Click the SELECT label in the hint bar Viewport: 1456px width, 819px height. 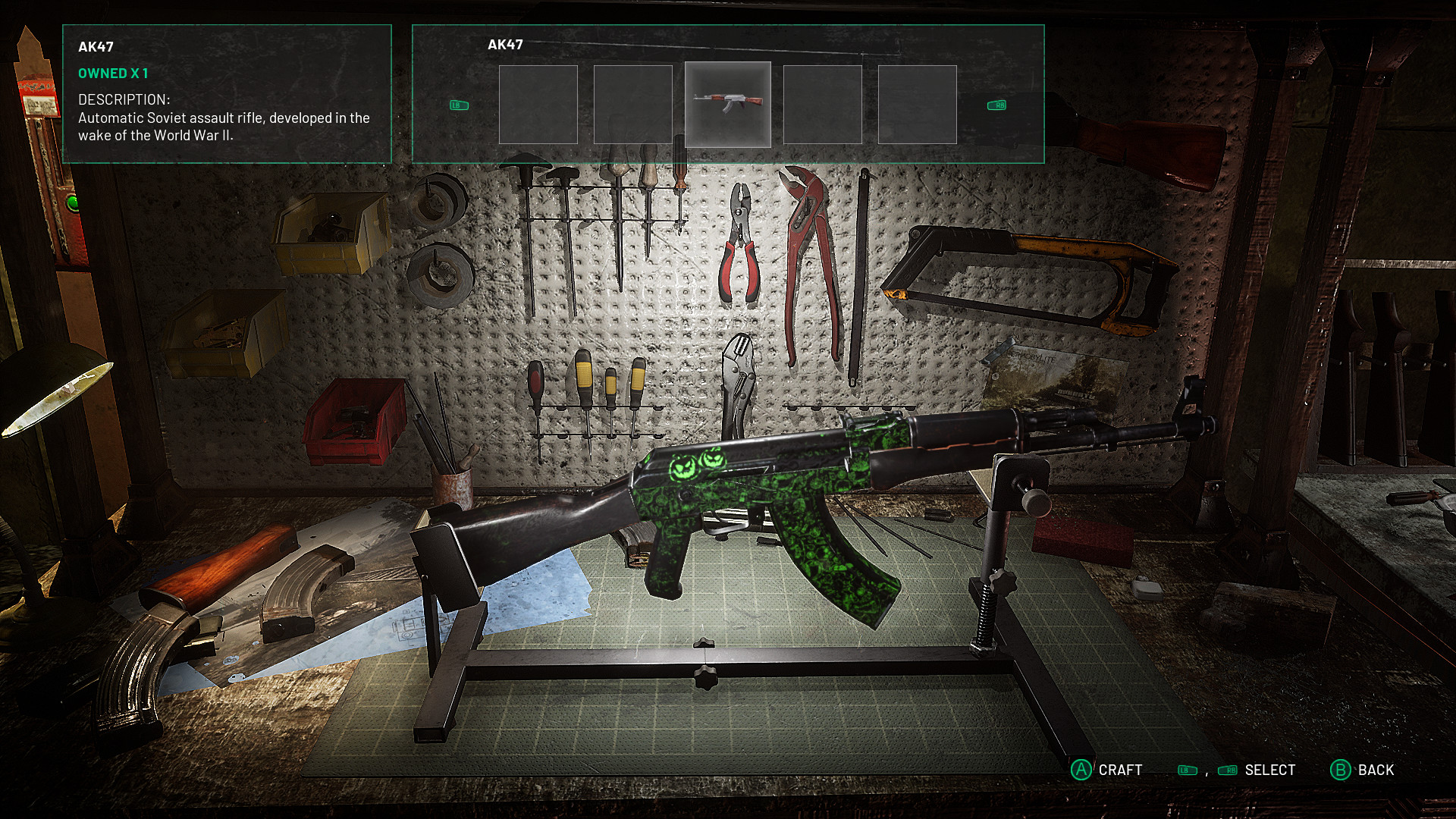1268,770
